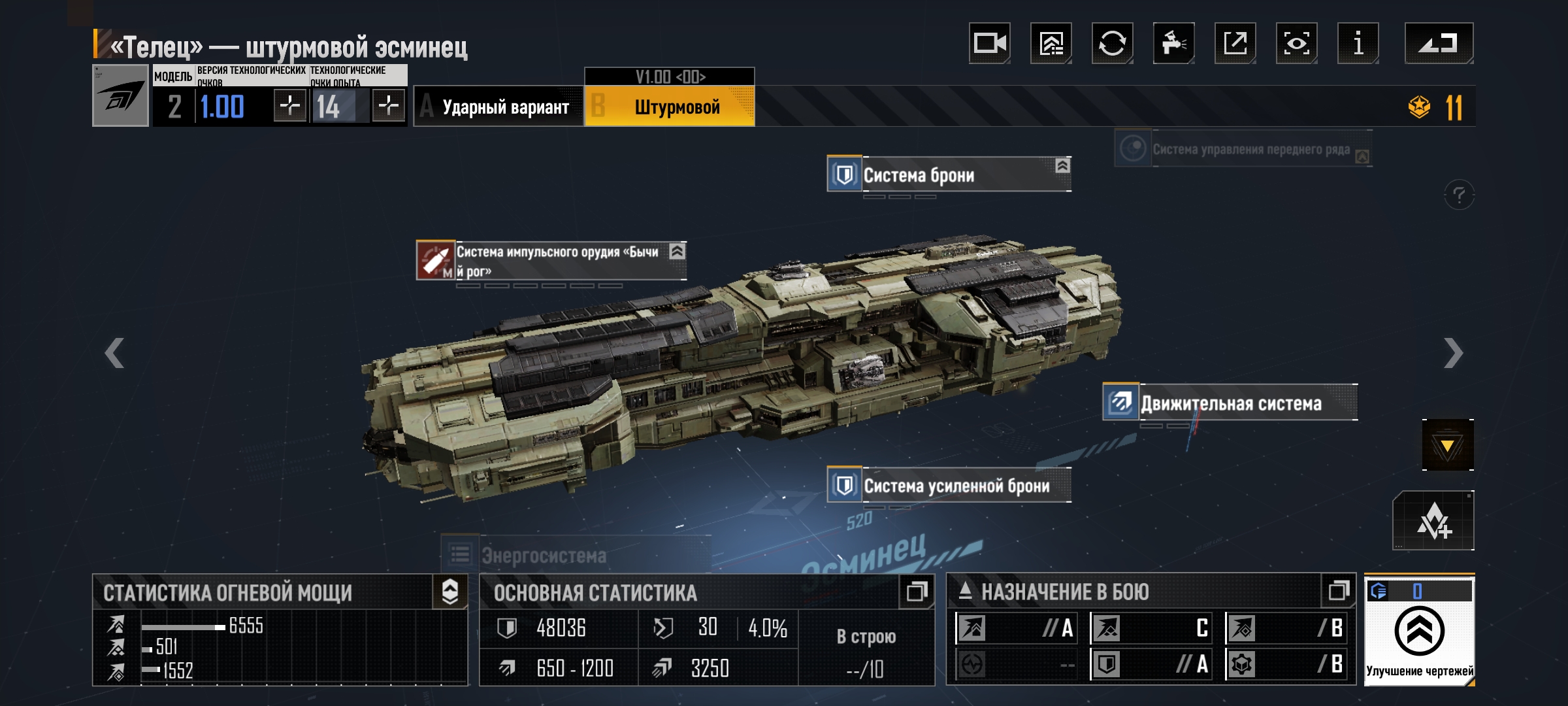The width and height of the screenshot is (1568, 706).
Task: Select the «Система импульсного орудия» weapon module
Action: [551, 261]
